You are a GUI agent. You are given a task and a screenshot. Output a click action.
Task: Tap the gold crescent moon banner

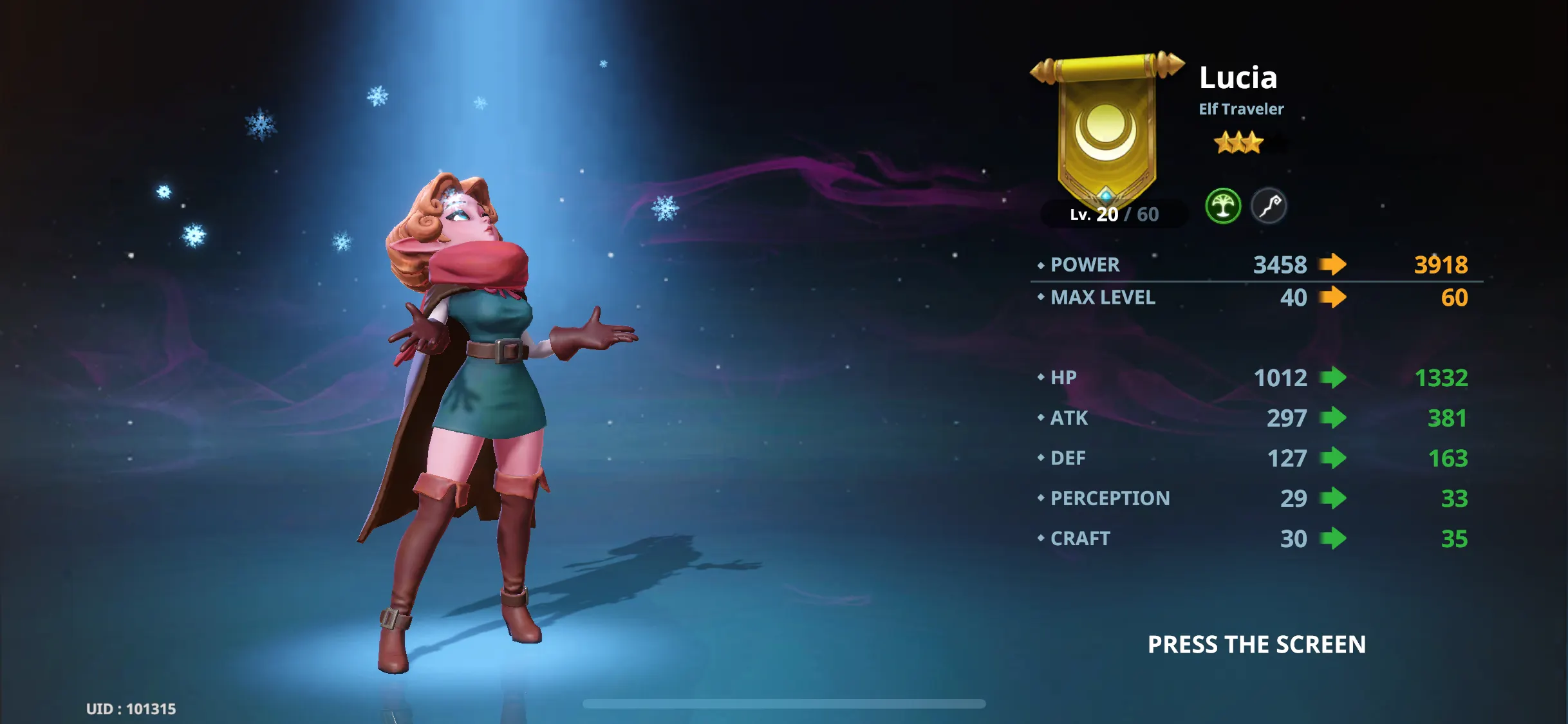point(1106,129)
